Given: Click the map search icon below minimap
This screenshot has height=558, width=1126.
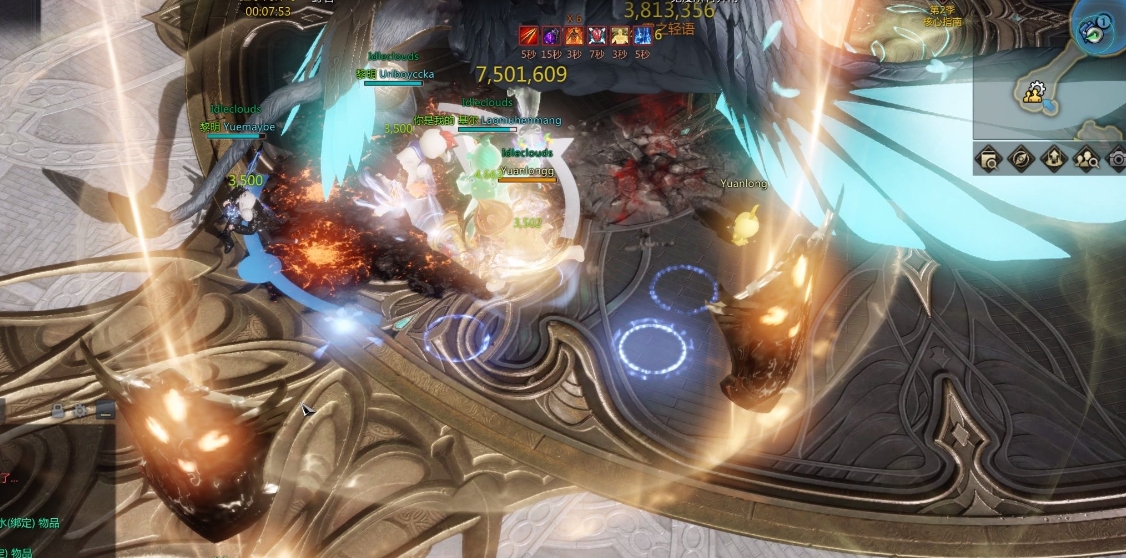Looking at the screenshot, I should (989, 157).
